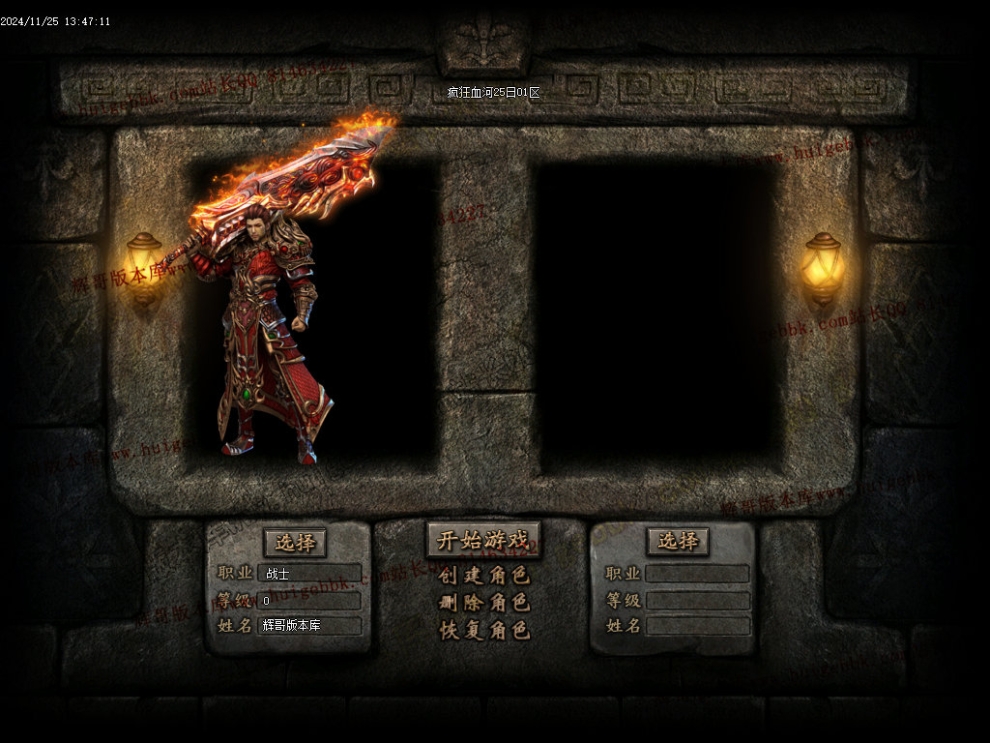
Task: Click the 选择 button above the 战士 info
Action: pyautogui.click(x=295, y=543)
